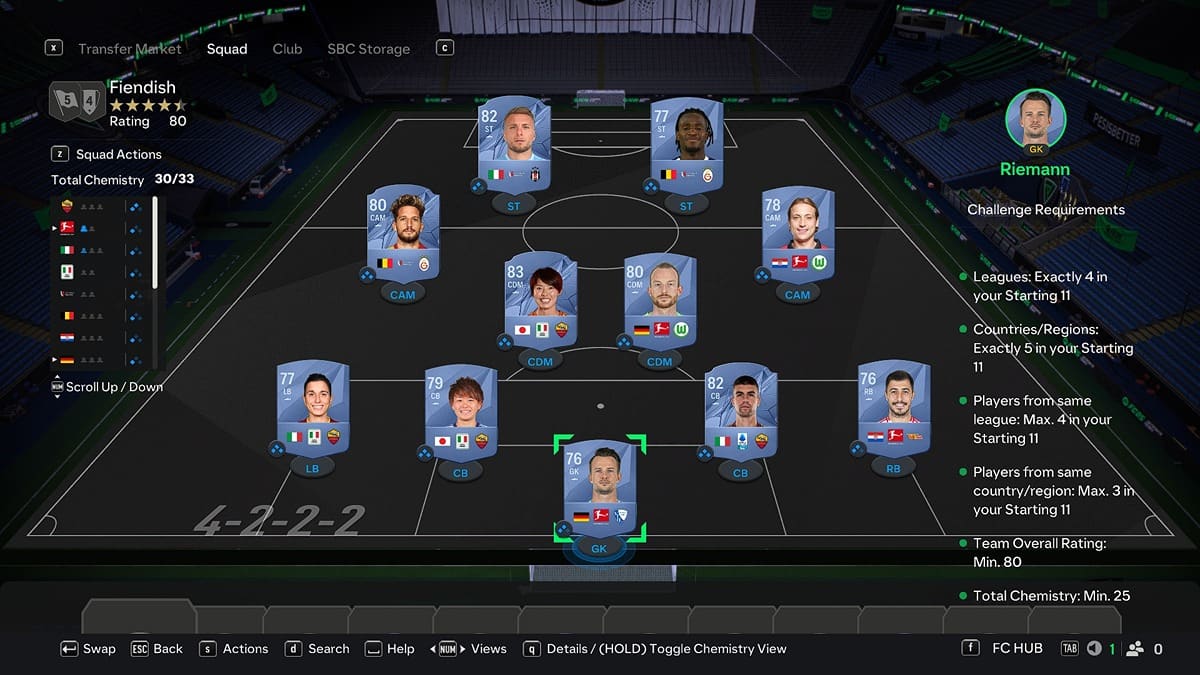Select the 77-rated ST player card
This screenshot has height=675, width=1200.
tap(686, 143)
